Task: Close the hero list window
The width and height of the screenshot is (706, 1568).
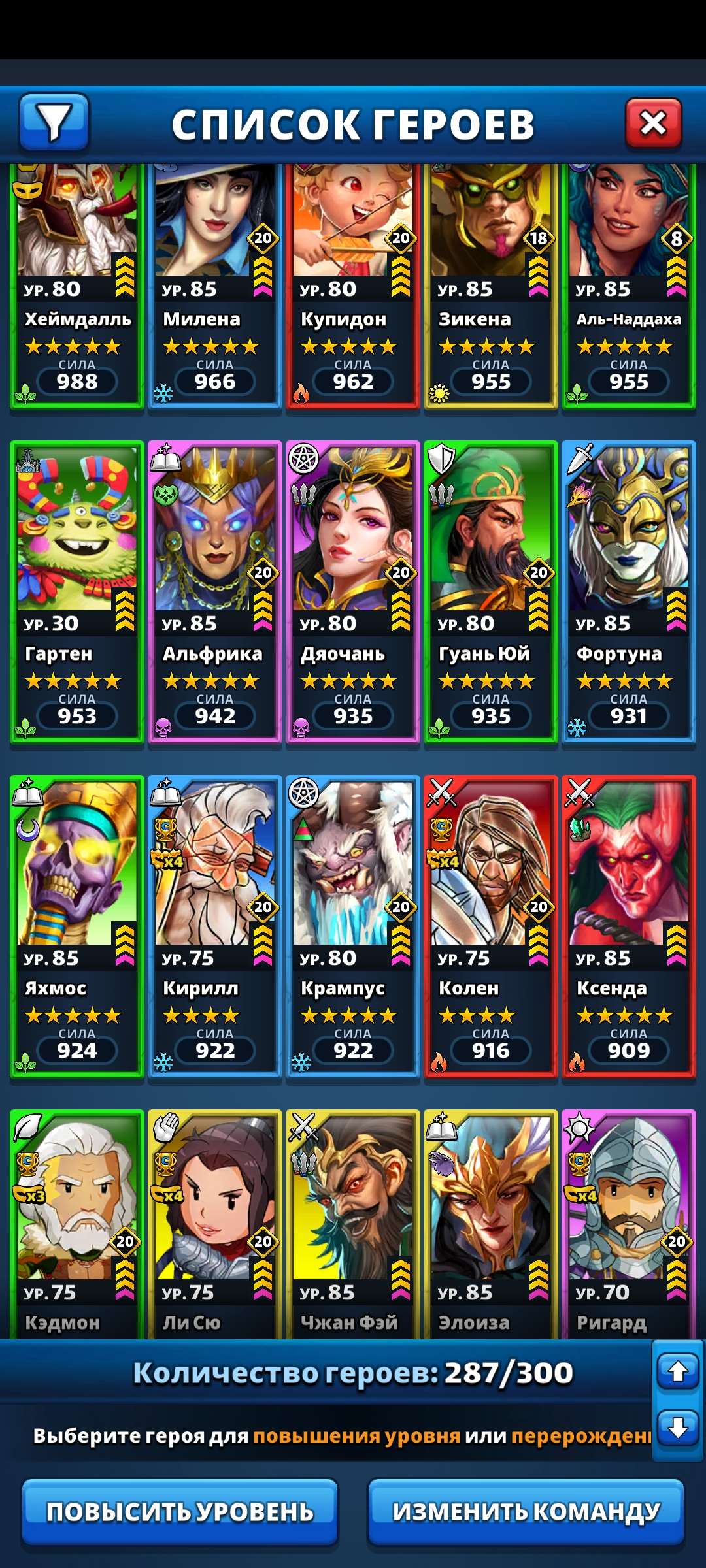Action: coord(653,123)
